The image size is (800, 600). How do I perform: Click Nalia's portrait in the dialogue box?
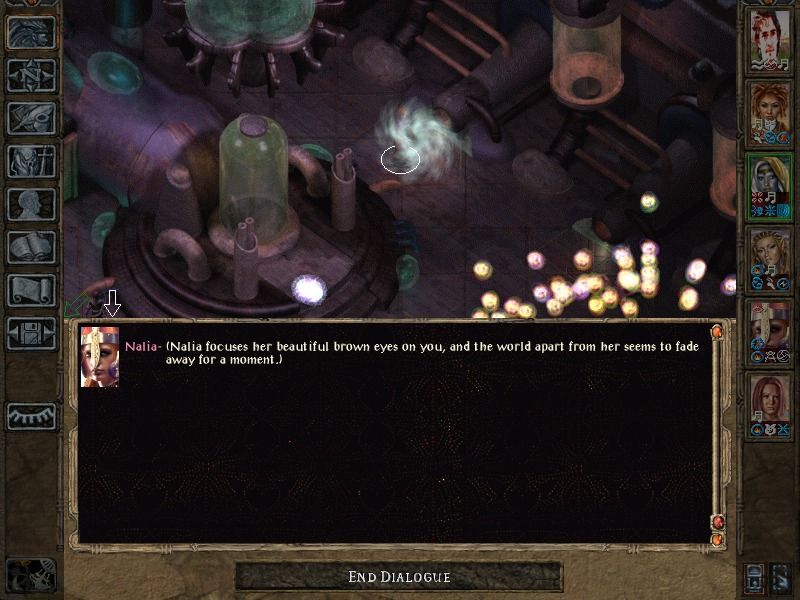pos(99,357)
